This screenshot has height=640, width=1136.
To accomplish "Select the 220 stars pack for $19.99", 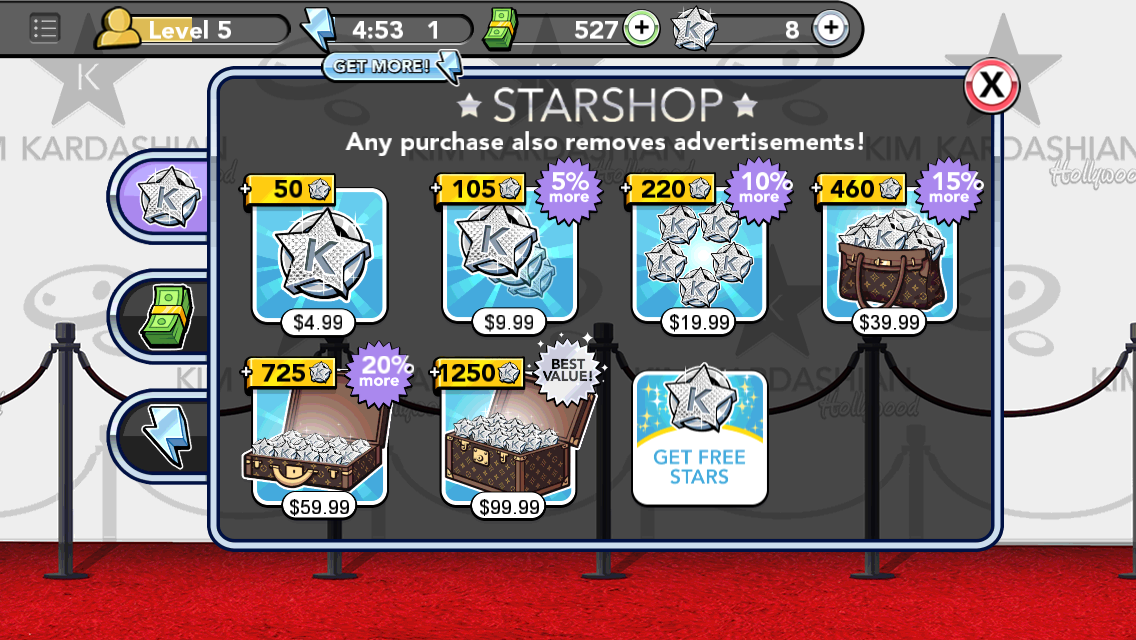I will coord(699,258).
